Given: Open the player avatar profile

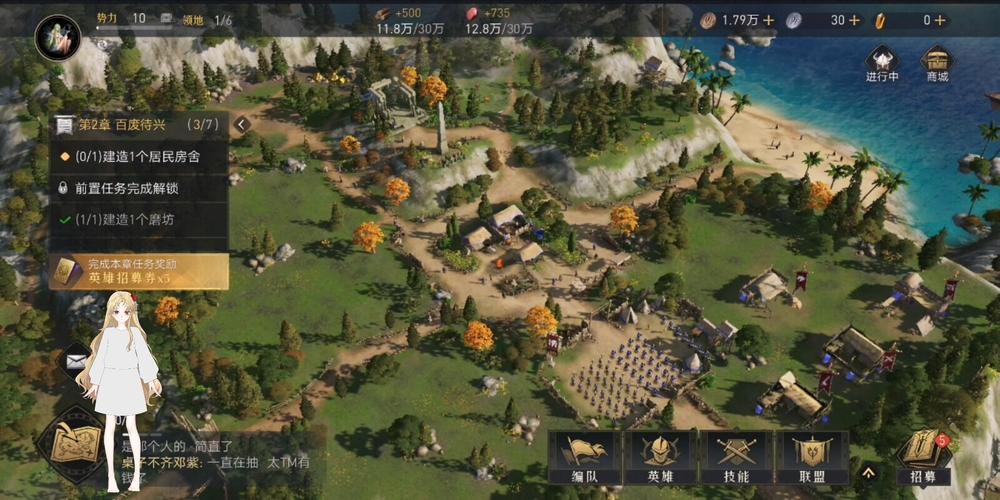Looking at the screenshot, I should pos(57,37).
